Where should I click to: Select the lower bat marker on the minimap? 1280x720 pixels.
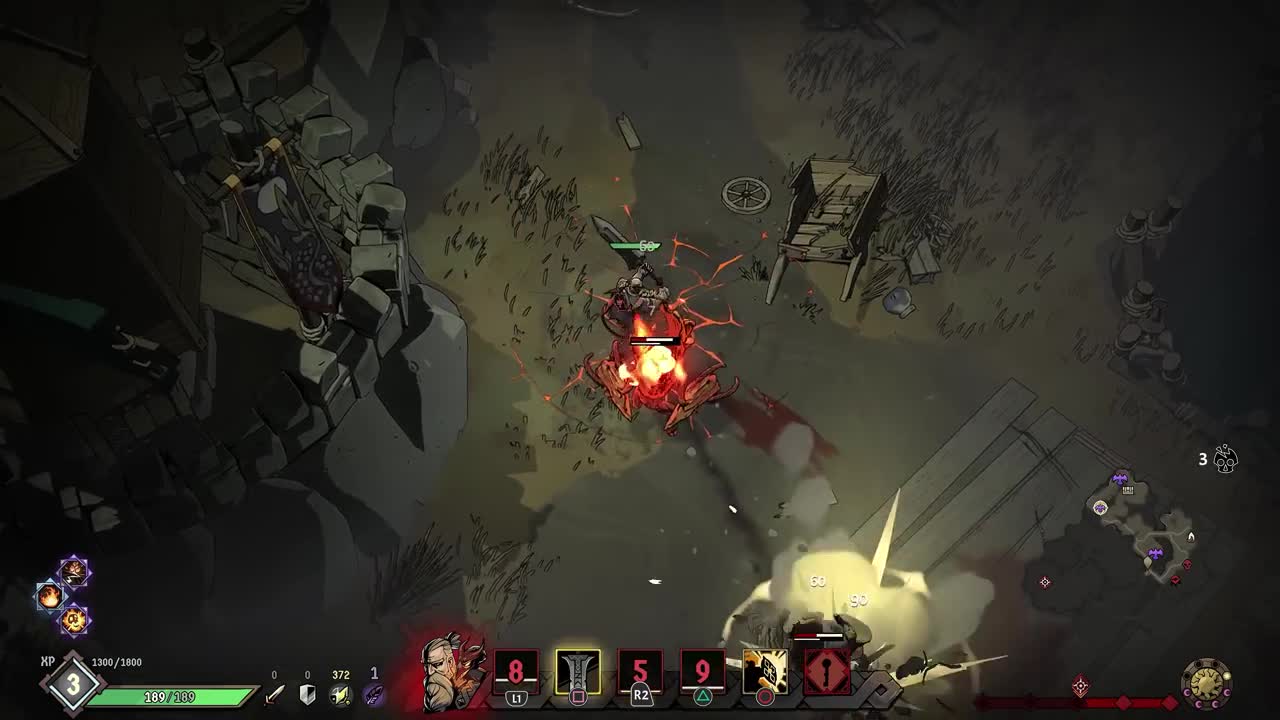click(x=1155, y=552)
